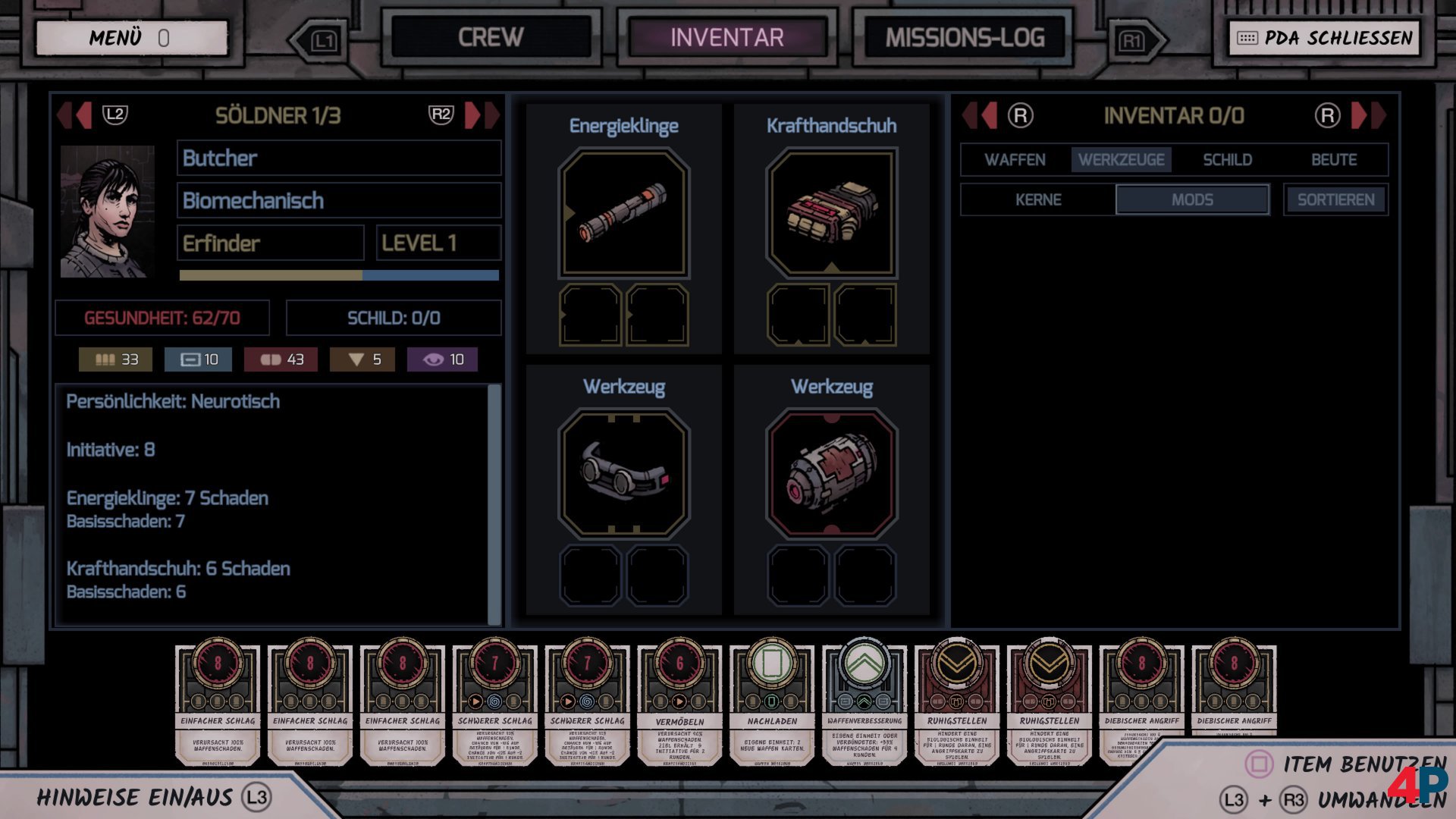Switch to the Crew tab
This screenshot has width=1456, height=819.
coord(491,38)
